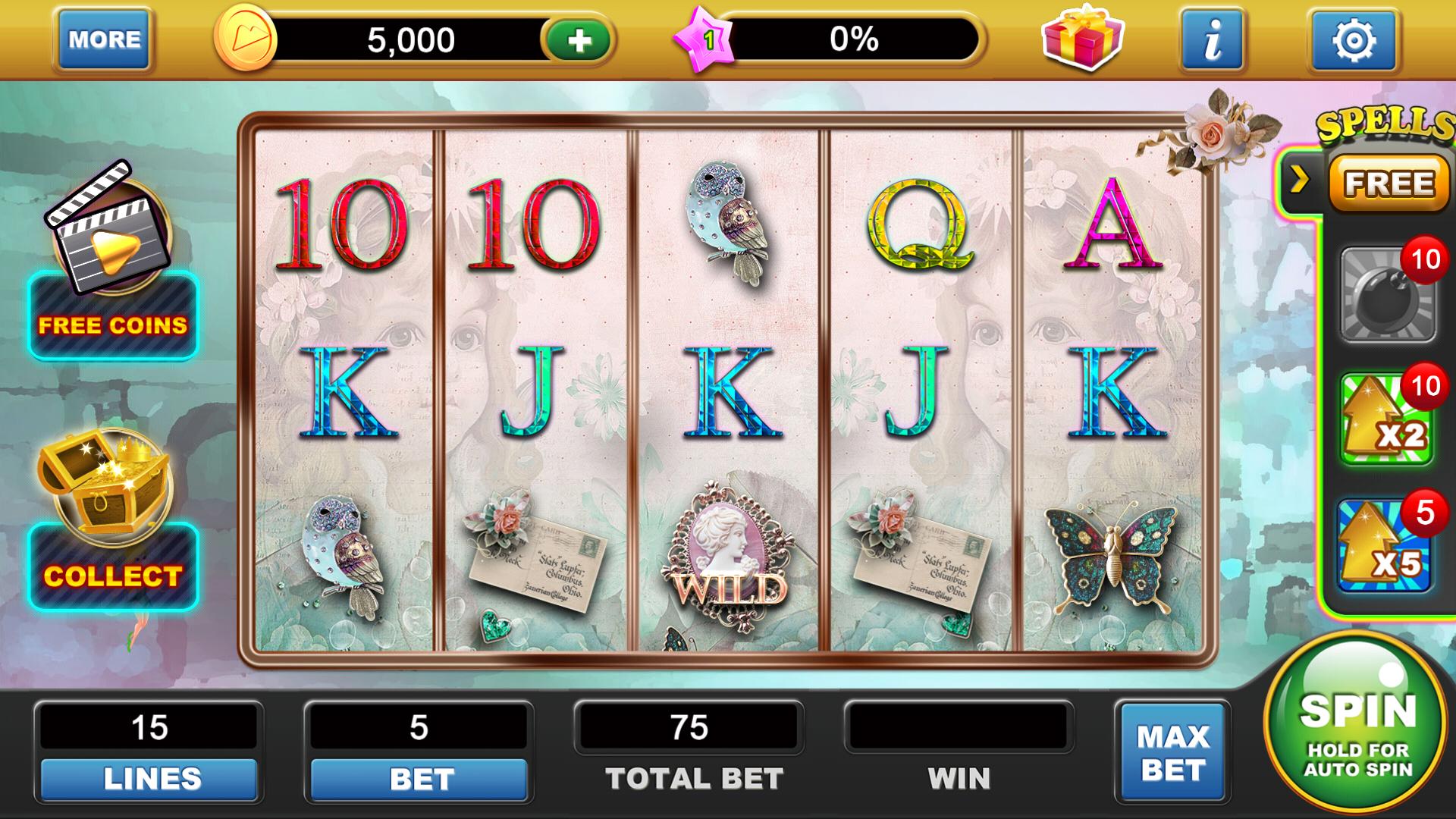This screenshot has height=819, width=1456.
Task: Collapse the SPELLS panel with the arrow
Action: click(x=1300, y=180)
